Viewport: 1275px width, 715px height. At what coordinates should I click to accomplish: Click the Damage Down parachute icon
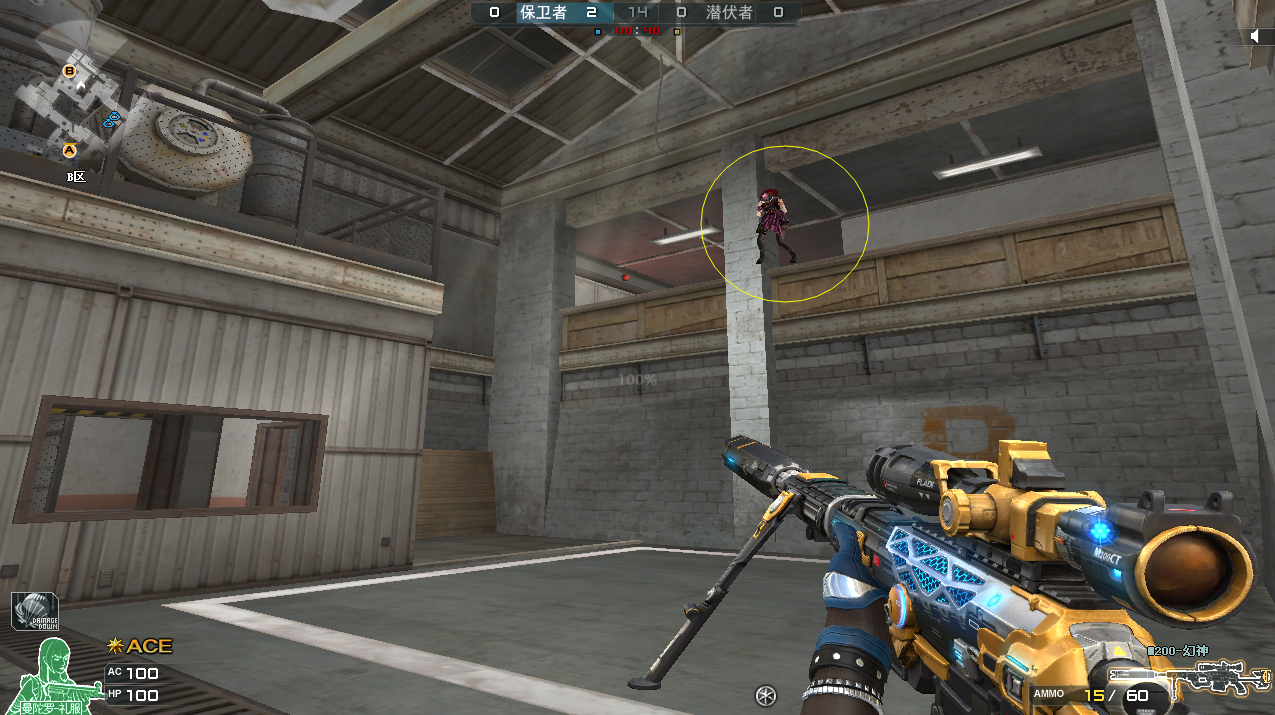click(35, 612)
